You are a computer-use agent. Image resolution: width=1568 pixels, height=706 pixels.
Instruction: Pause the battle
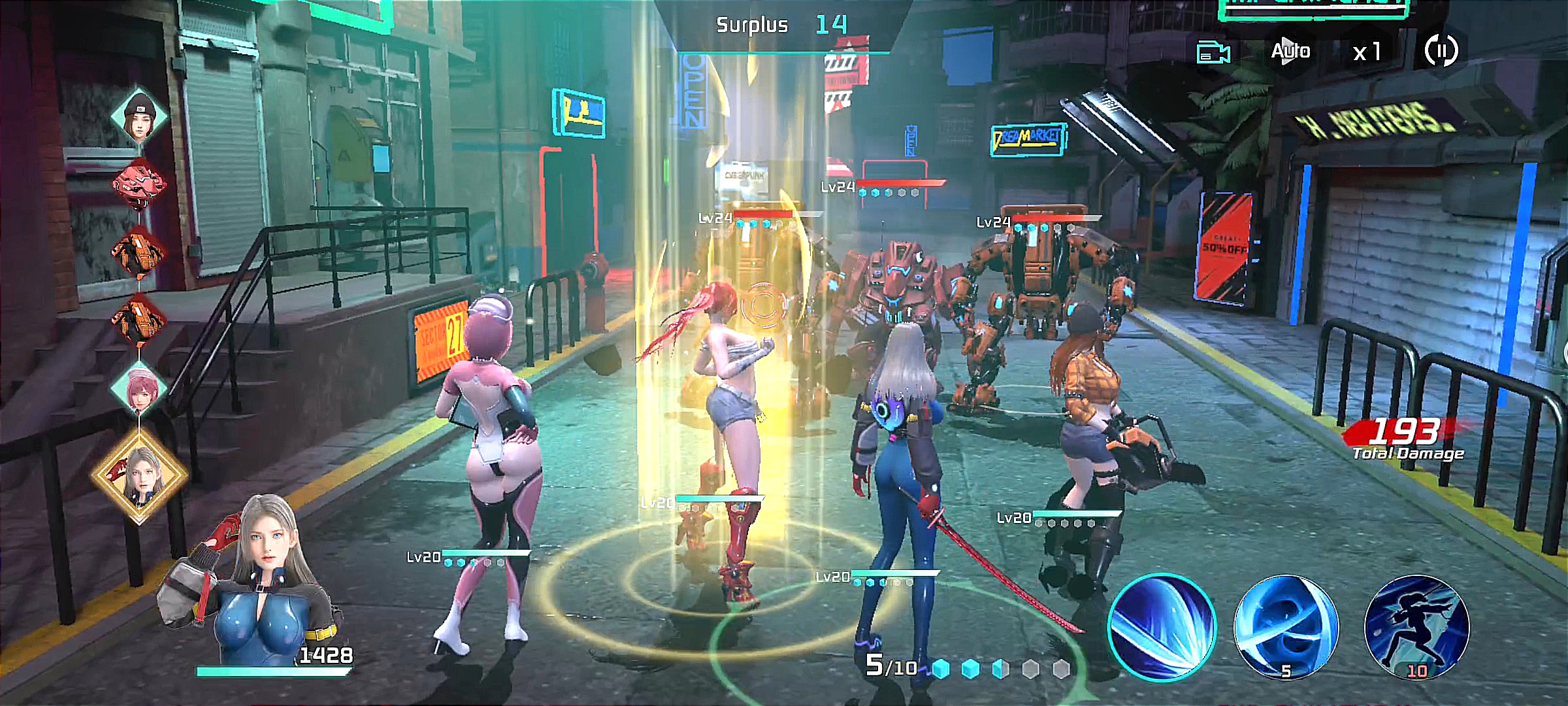click(1440, 50)
